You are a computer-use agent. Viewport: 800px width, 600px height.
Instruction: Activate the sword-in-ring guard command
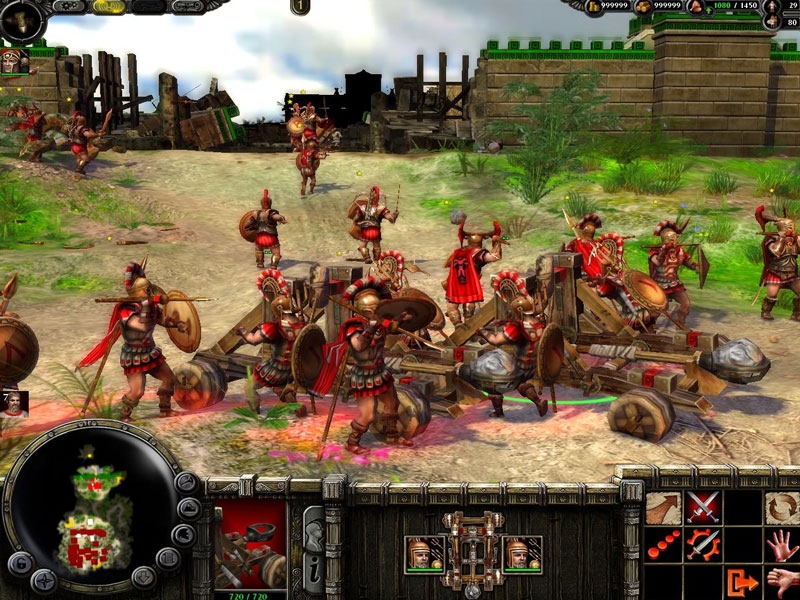tap(703, 546)
